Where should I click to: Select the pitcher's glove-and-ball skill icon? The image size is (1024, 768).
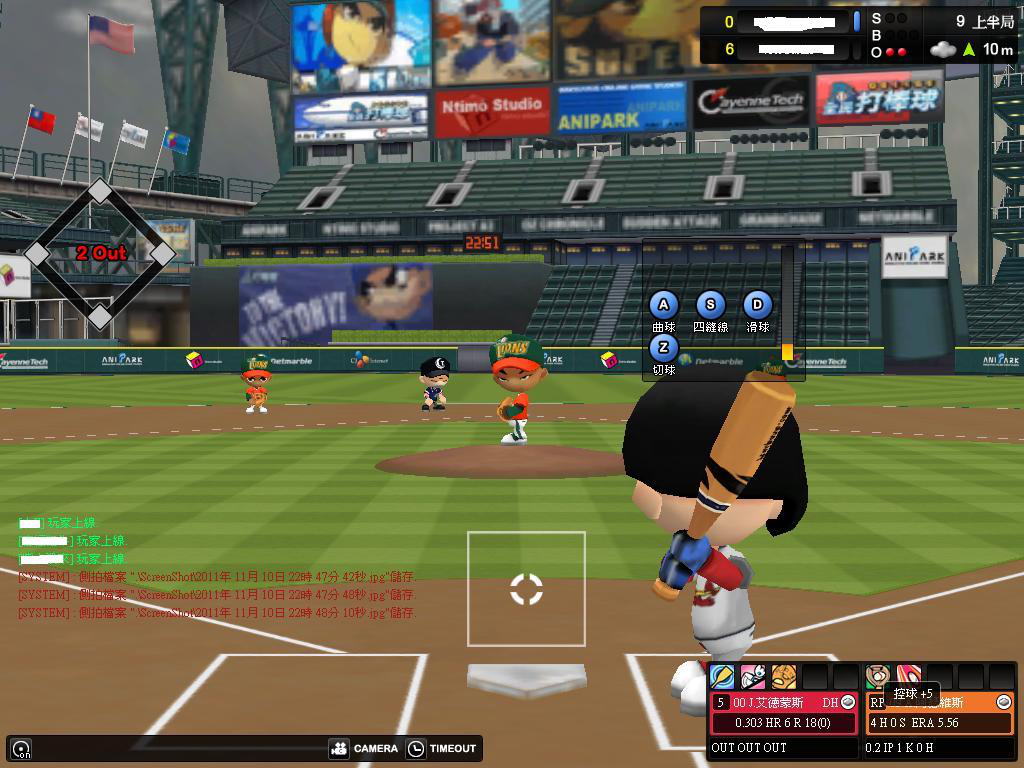[x=878, y=677]
